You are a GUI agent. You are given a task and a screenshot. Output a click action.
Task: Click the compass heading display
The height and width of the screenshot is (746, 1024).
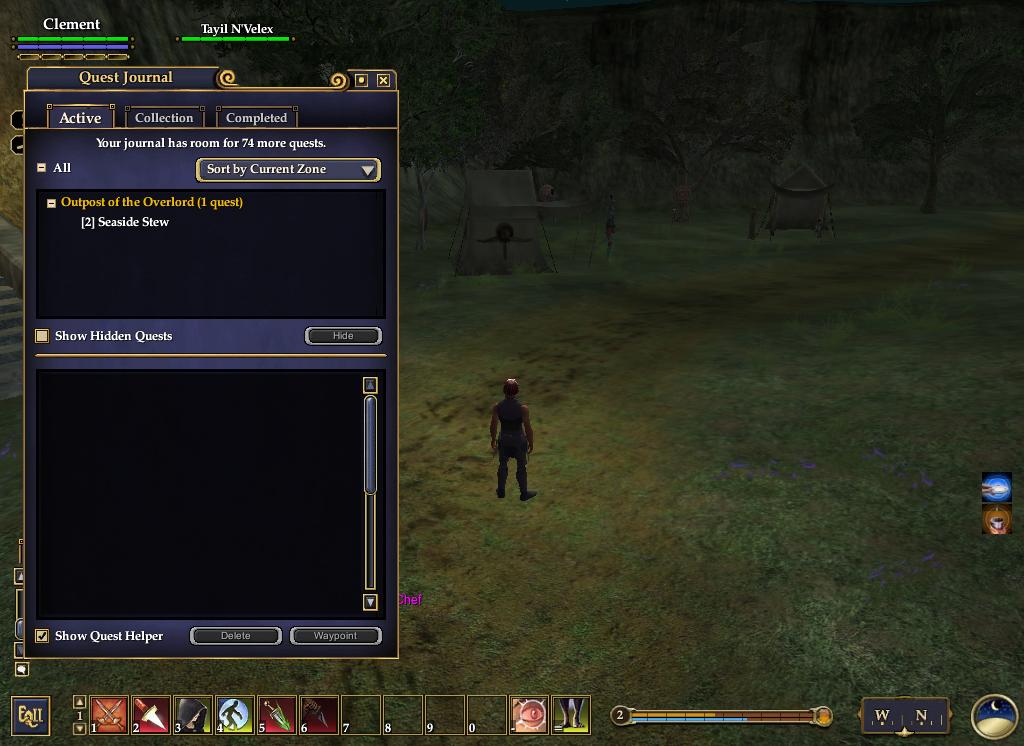click(902, 716)
